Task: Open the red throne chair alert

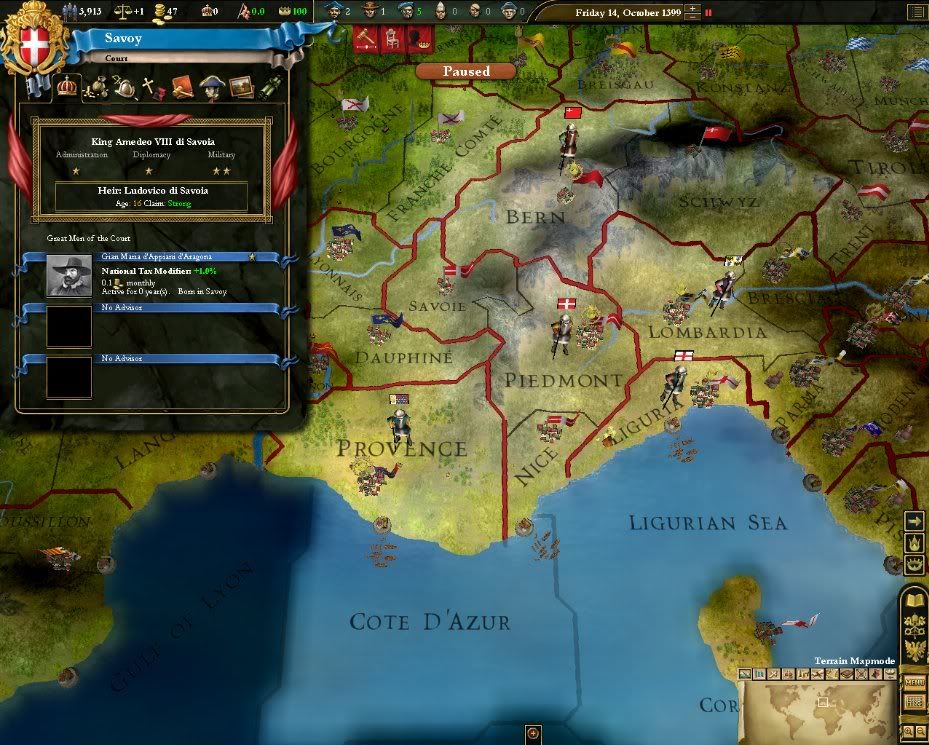Action: (393, 38)
